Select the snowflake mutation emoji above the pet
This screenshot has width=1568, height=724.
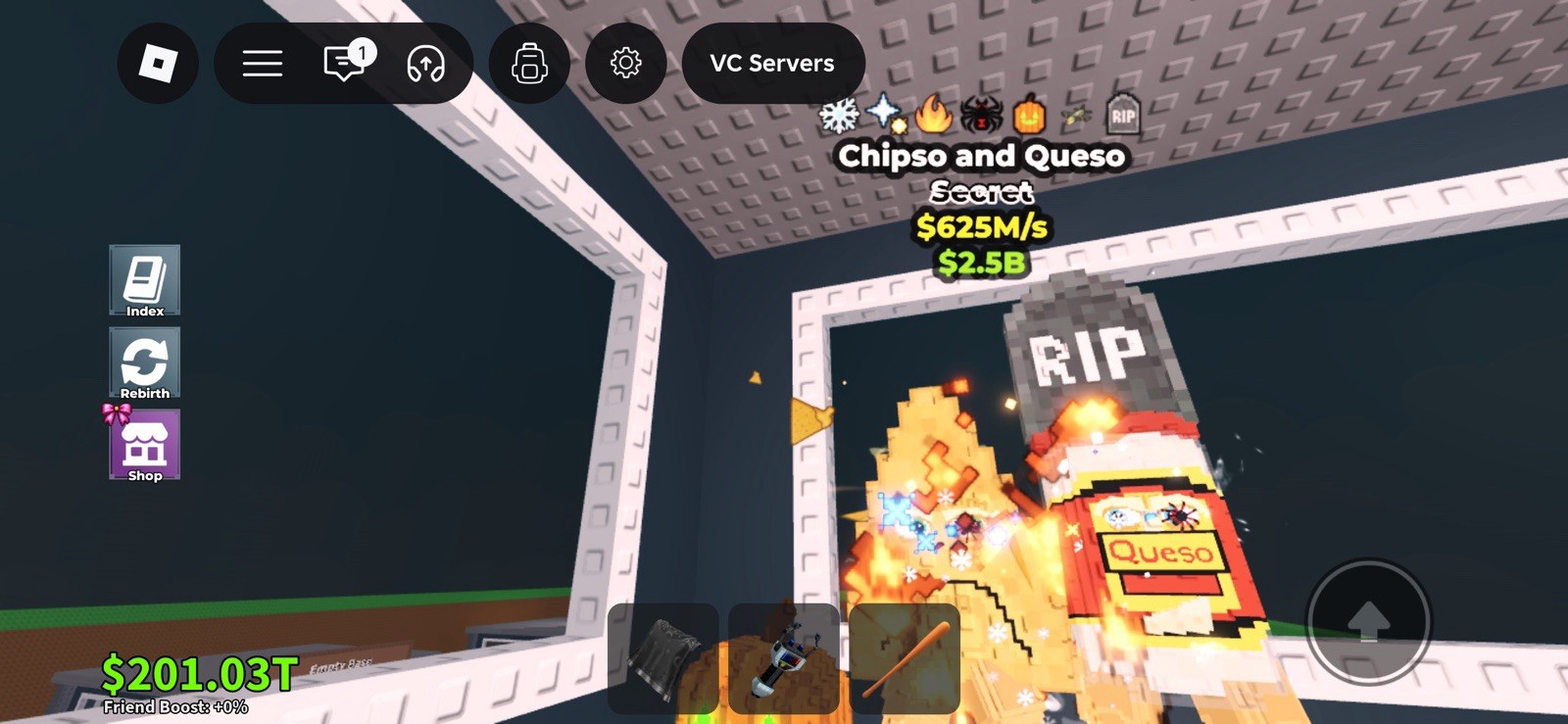point(839,116)
